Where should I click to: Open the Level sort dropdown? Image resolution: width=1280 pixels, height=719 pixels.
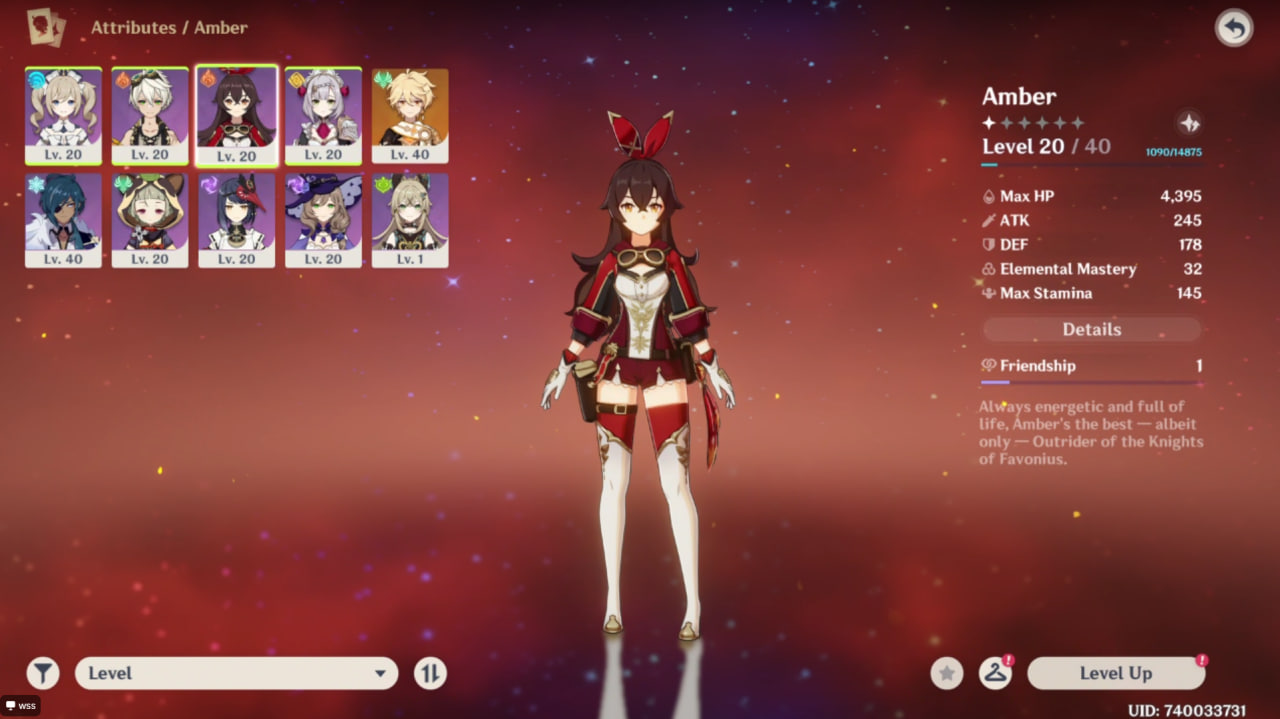pyautogui.click(x=236, y=674)
